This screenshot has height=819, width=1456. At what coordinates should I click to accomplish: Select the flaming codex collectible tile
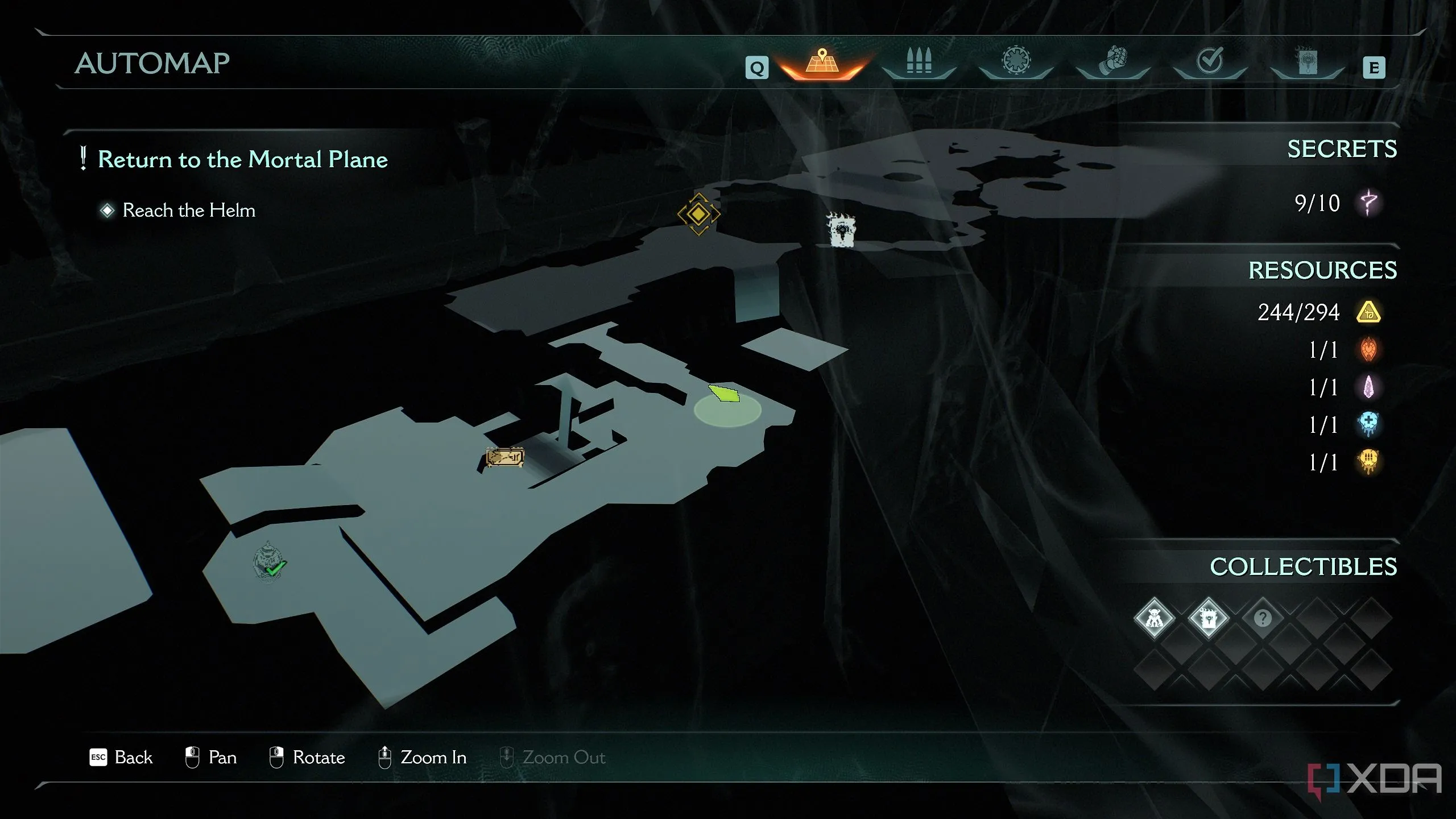[1208, 618]
